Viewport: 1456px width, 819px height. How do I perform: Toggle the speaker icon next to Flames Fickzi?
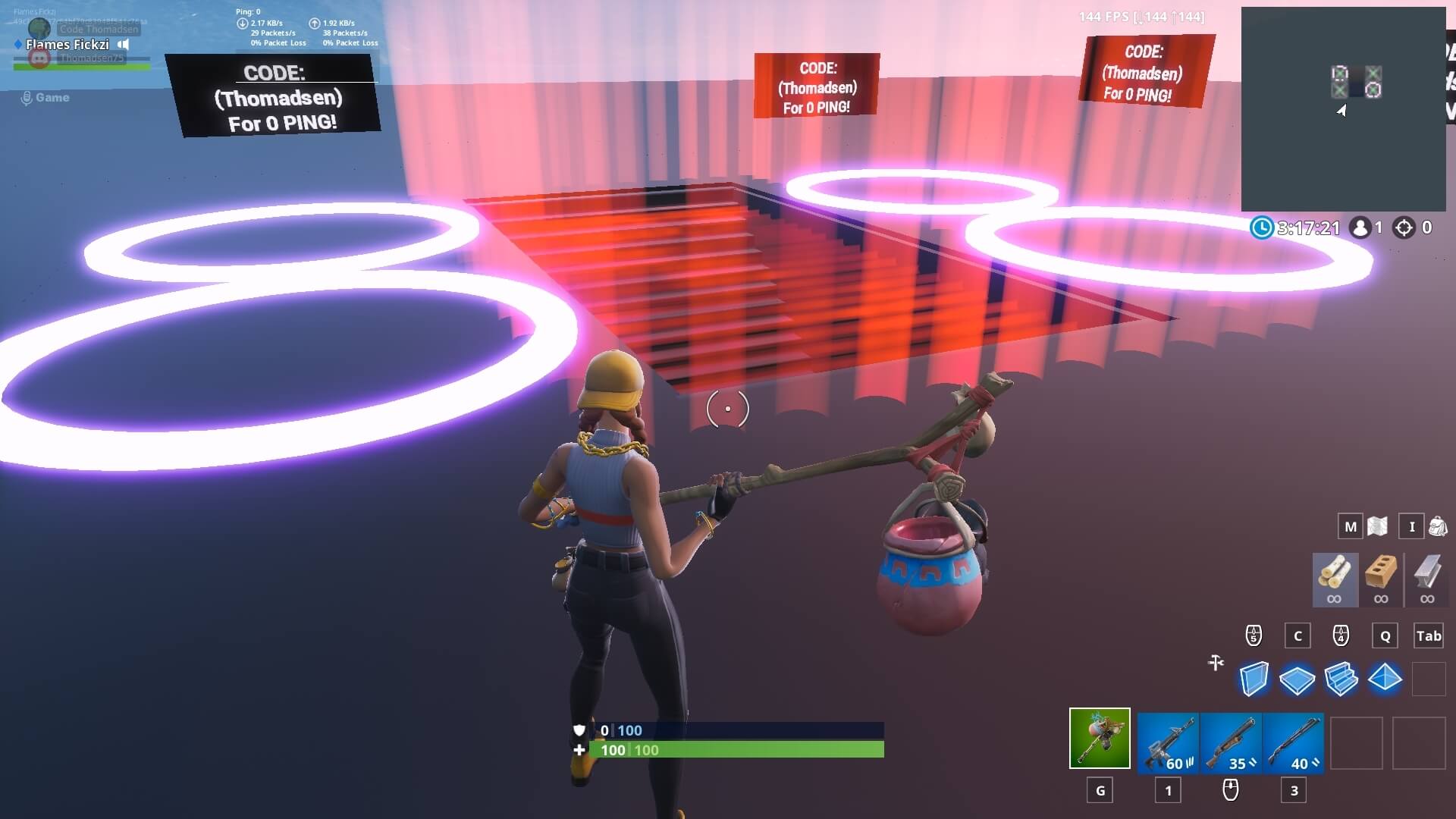click(x=123, y=45)
